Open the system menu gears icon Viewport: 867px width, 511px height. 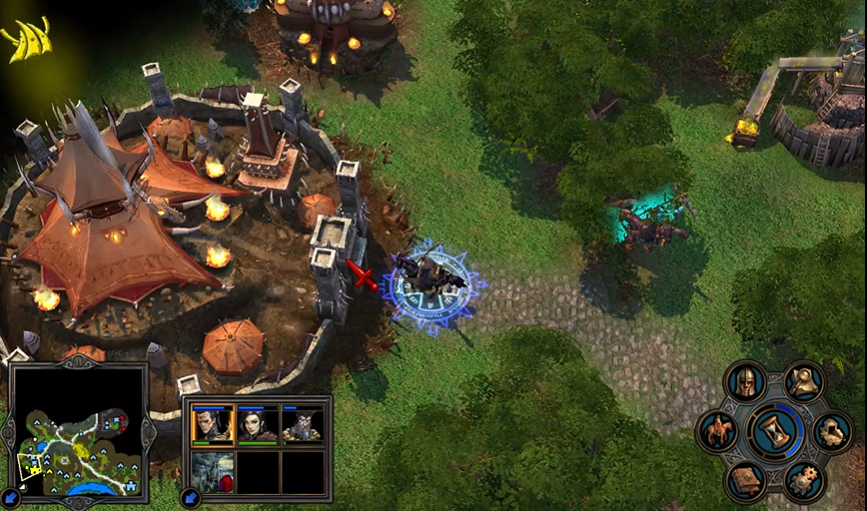click(803, 481)
